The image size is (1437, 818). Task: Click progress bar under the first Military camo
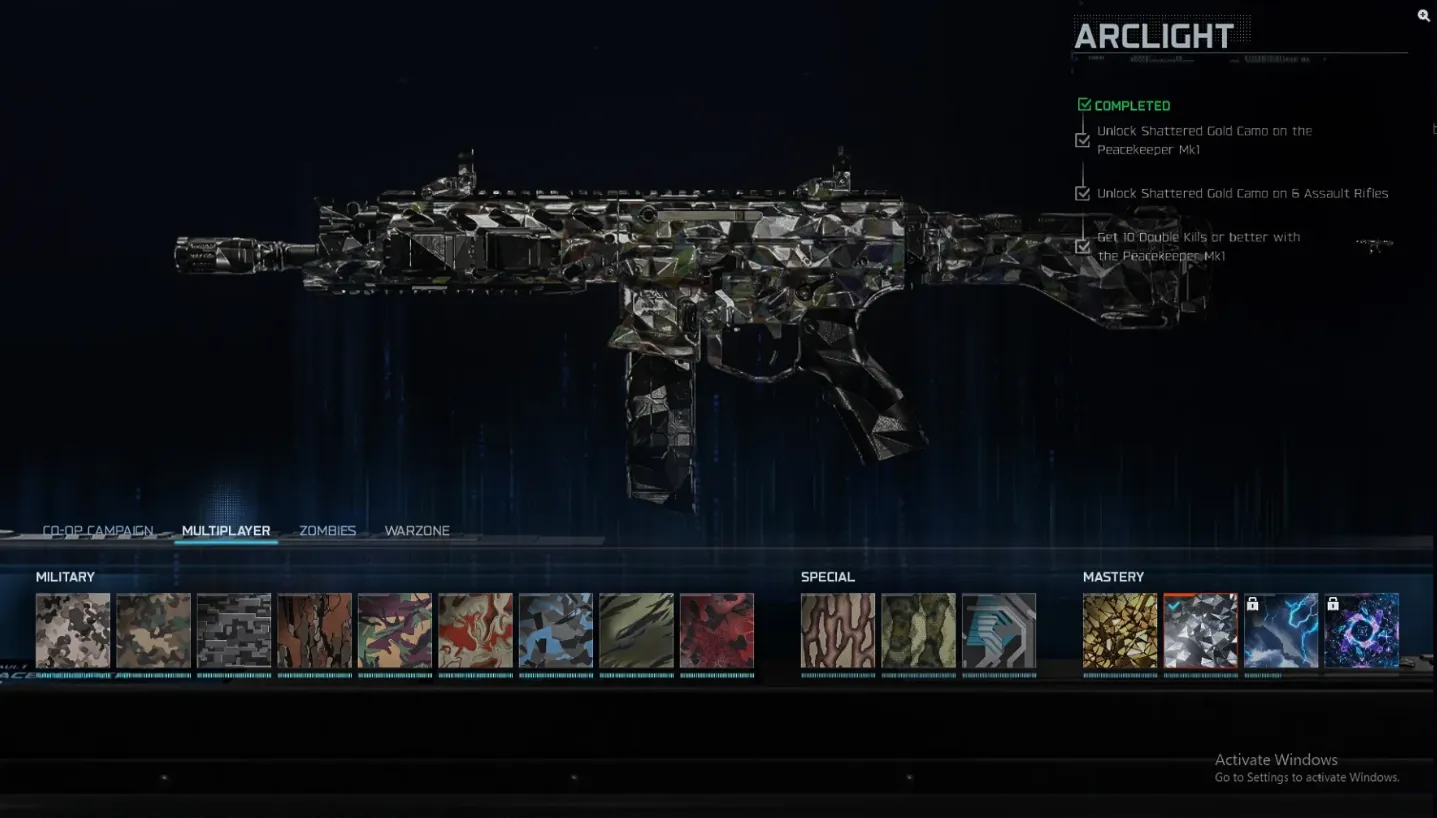click(x=72, y=673)
